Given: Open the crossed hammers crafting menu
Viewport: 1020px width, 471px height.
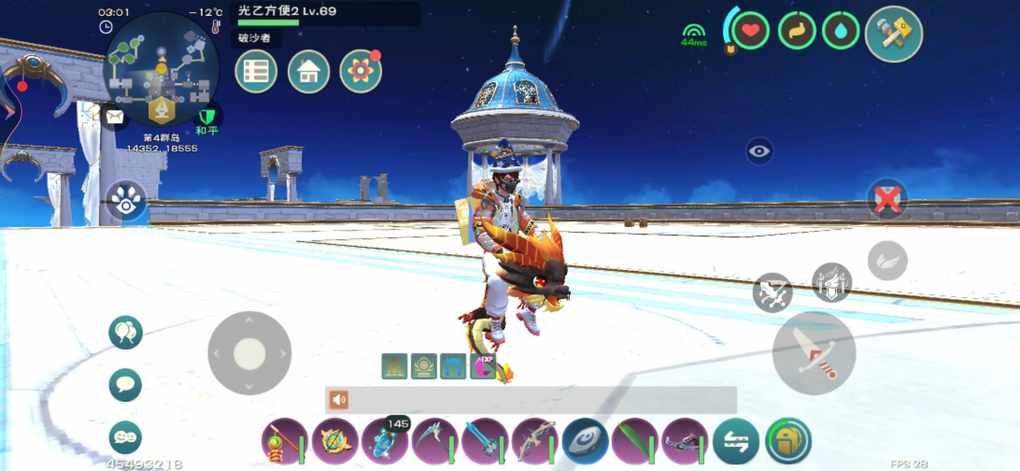Looking at the screenshot, I should (x=893, y=33).
